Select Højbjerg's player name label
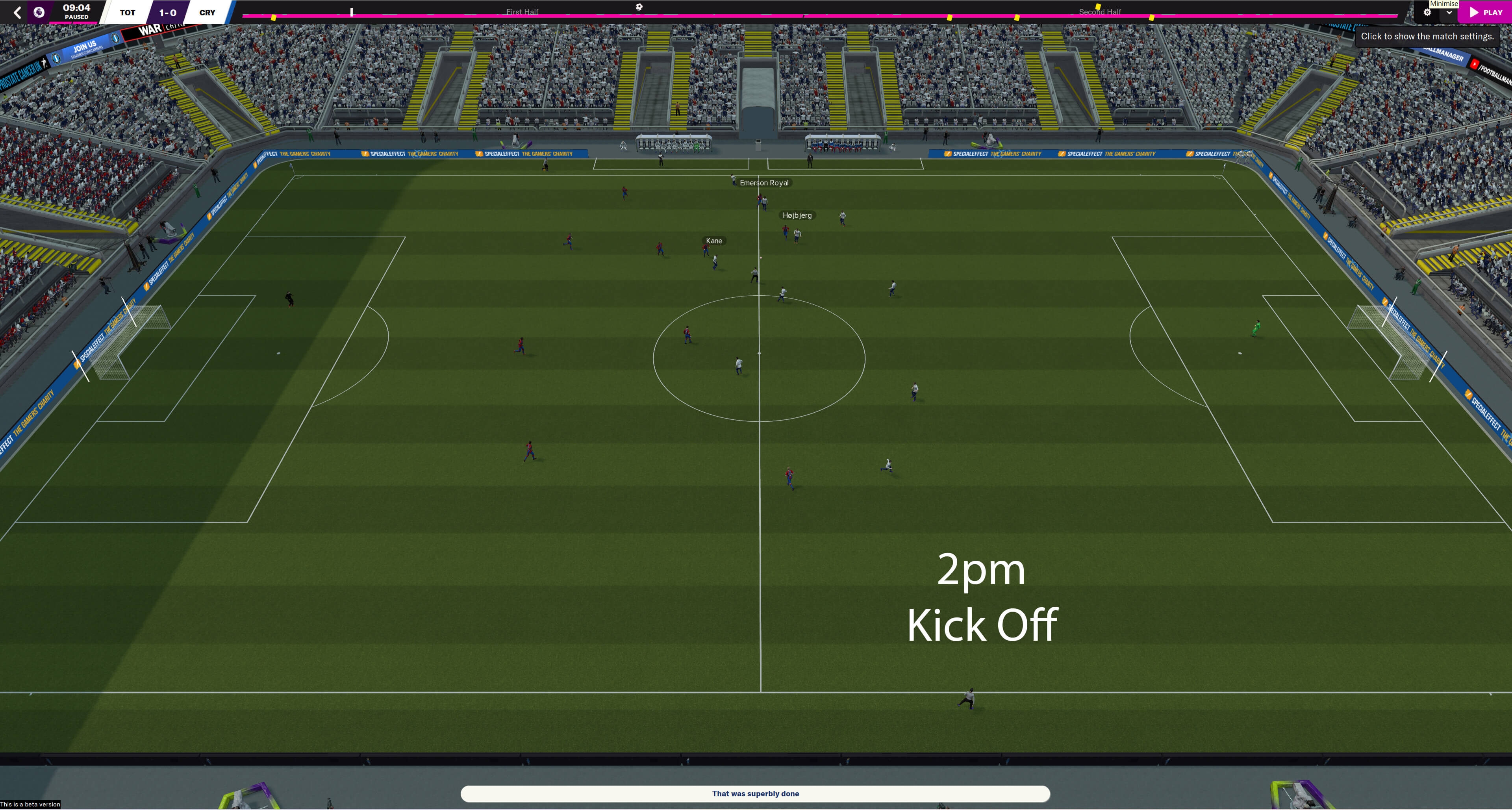Image resolution: width=1512 pixels, height=810 pixels. click(797, 215)
